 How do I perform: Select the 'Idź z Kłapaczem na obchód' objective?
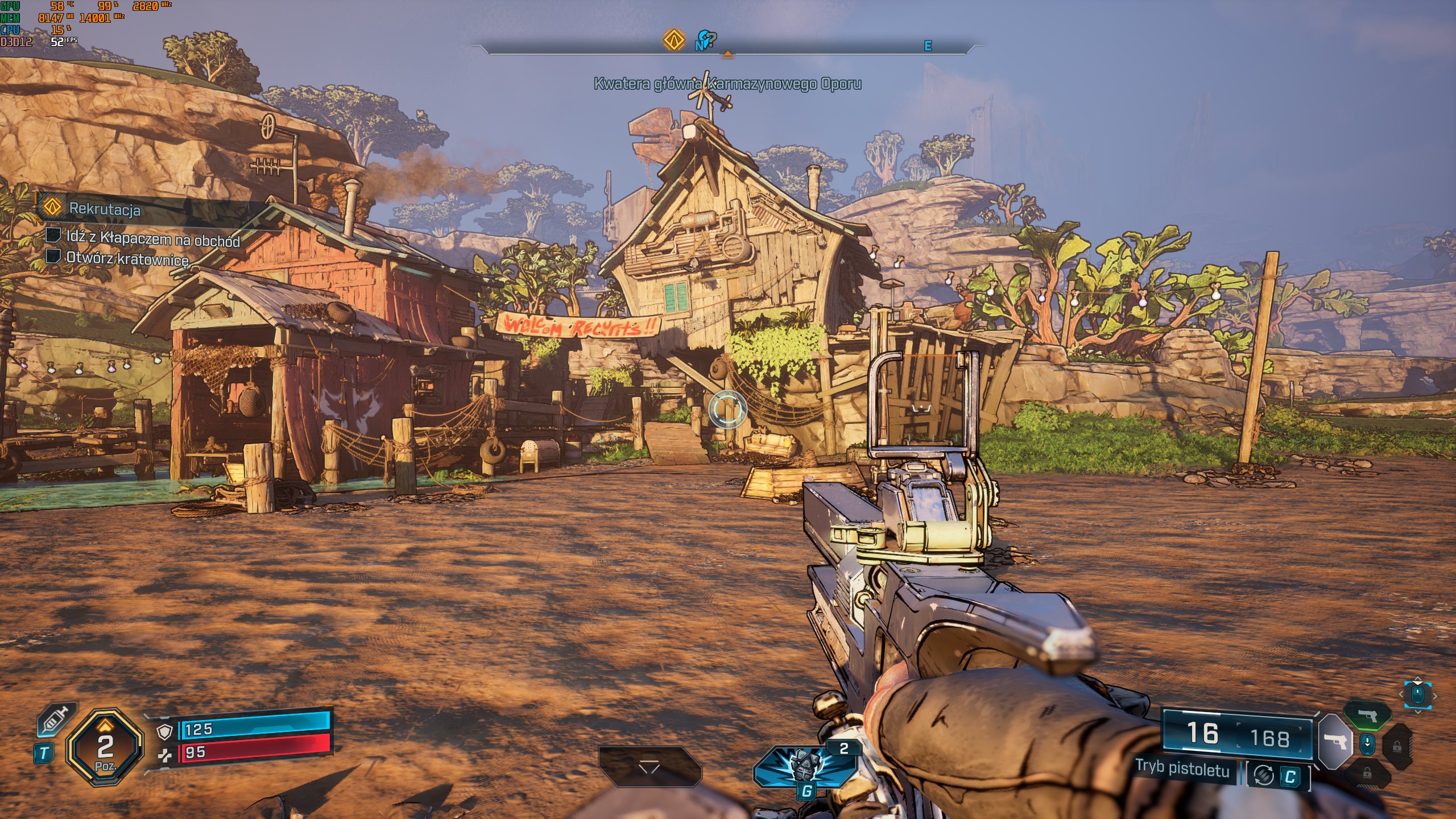coord(152,238)
